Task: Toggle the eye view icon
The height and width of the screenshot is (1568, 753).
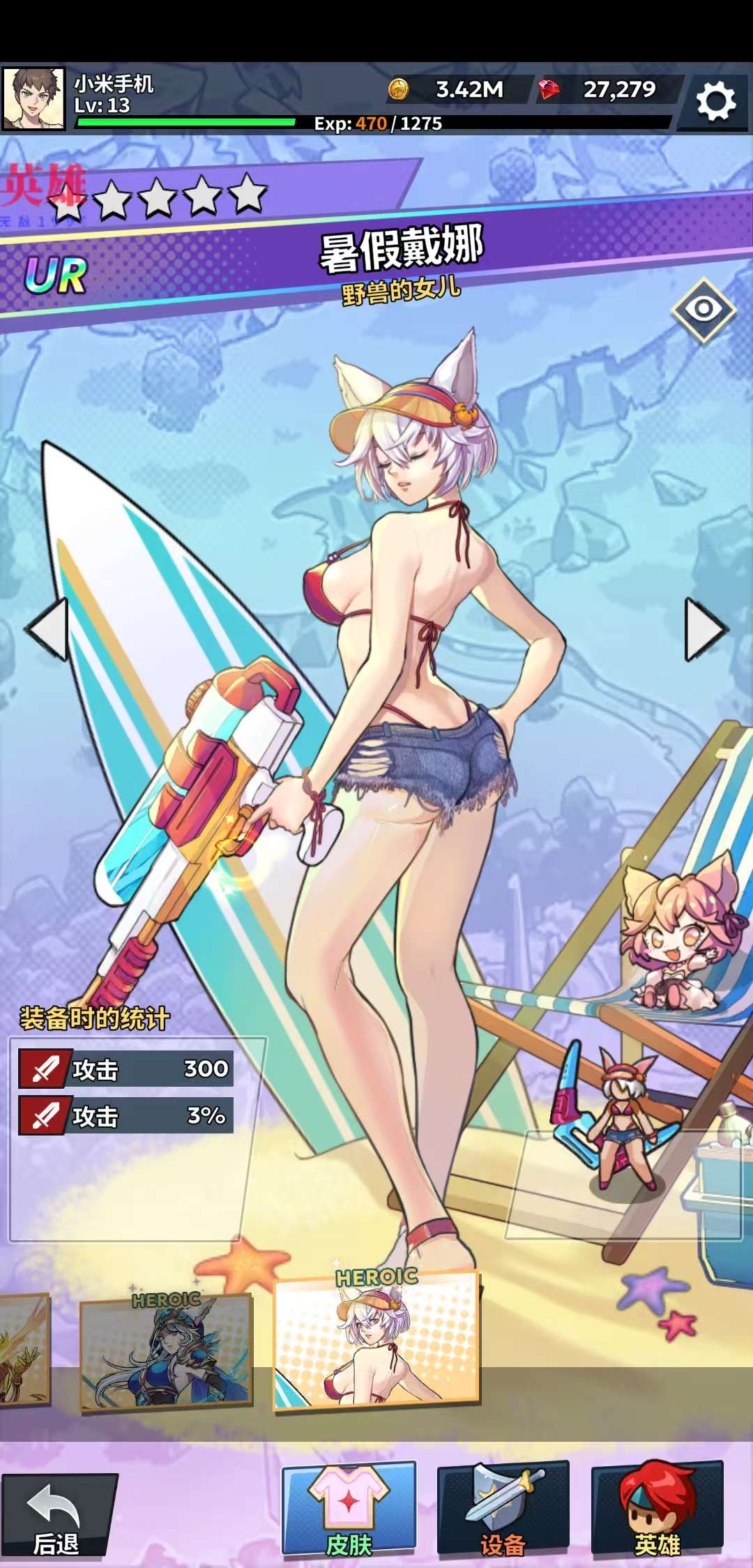Action: click(703, 309)
